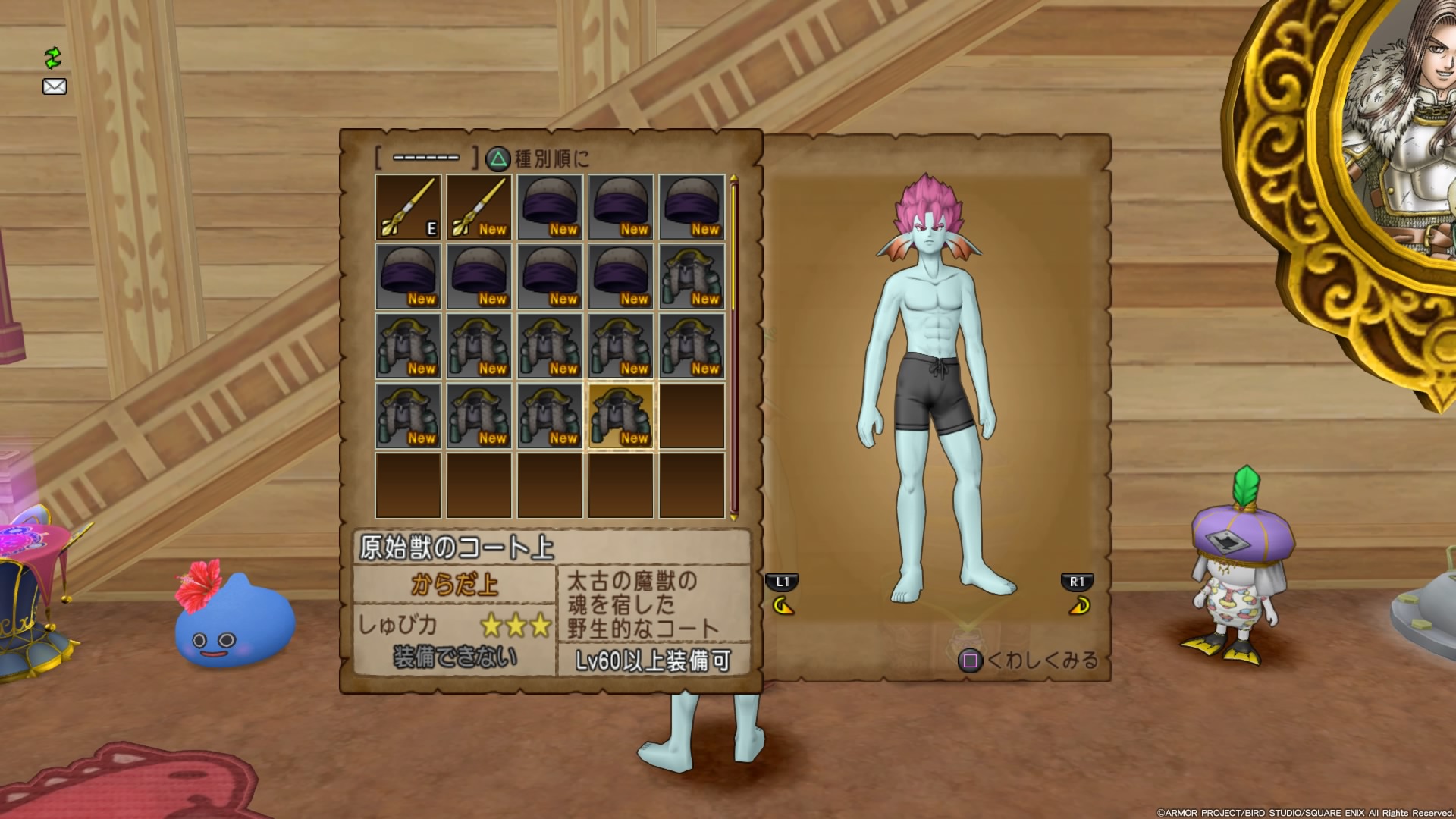Open the envelope mail icon
The image size is (1456, 819).
(x=55, y=86)
